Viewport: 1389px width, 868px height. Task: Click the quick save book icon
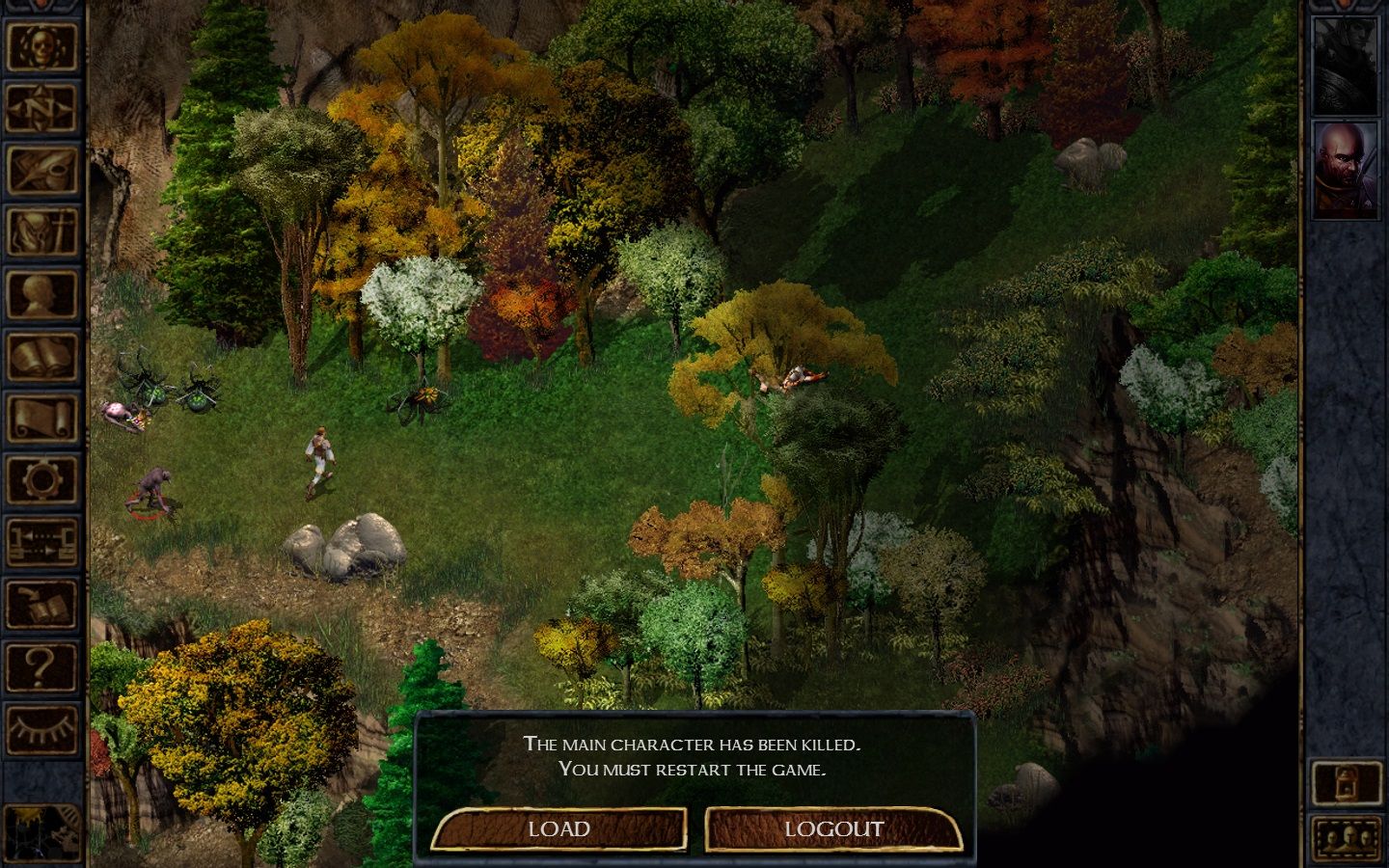42,604
